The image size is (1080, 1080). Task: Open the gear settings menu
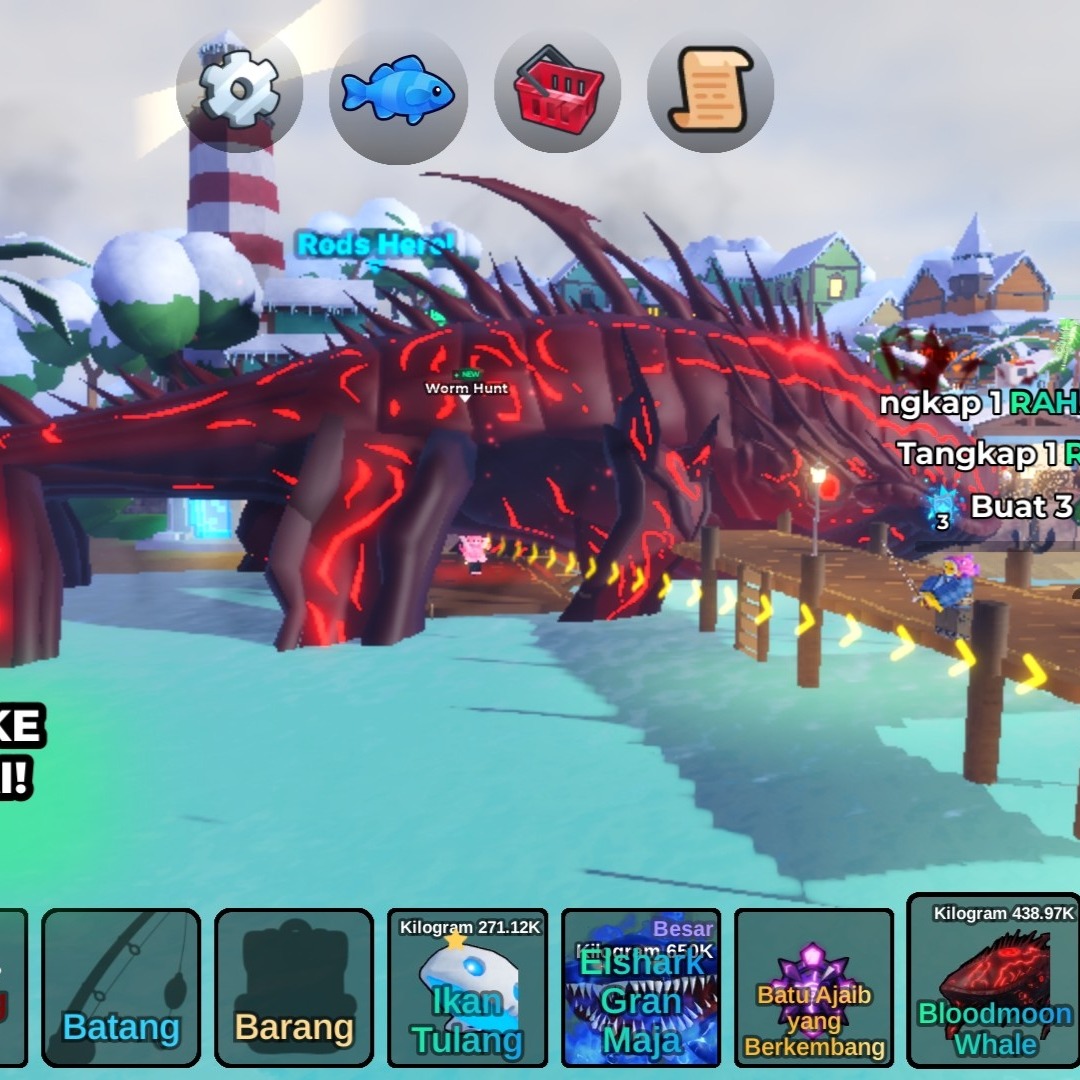[x=240, y=90]
